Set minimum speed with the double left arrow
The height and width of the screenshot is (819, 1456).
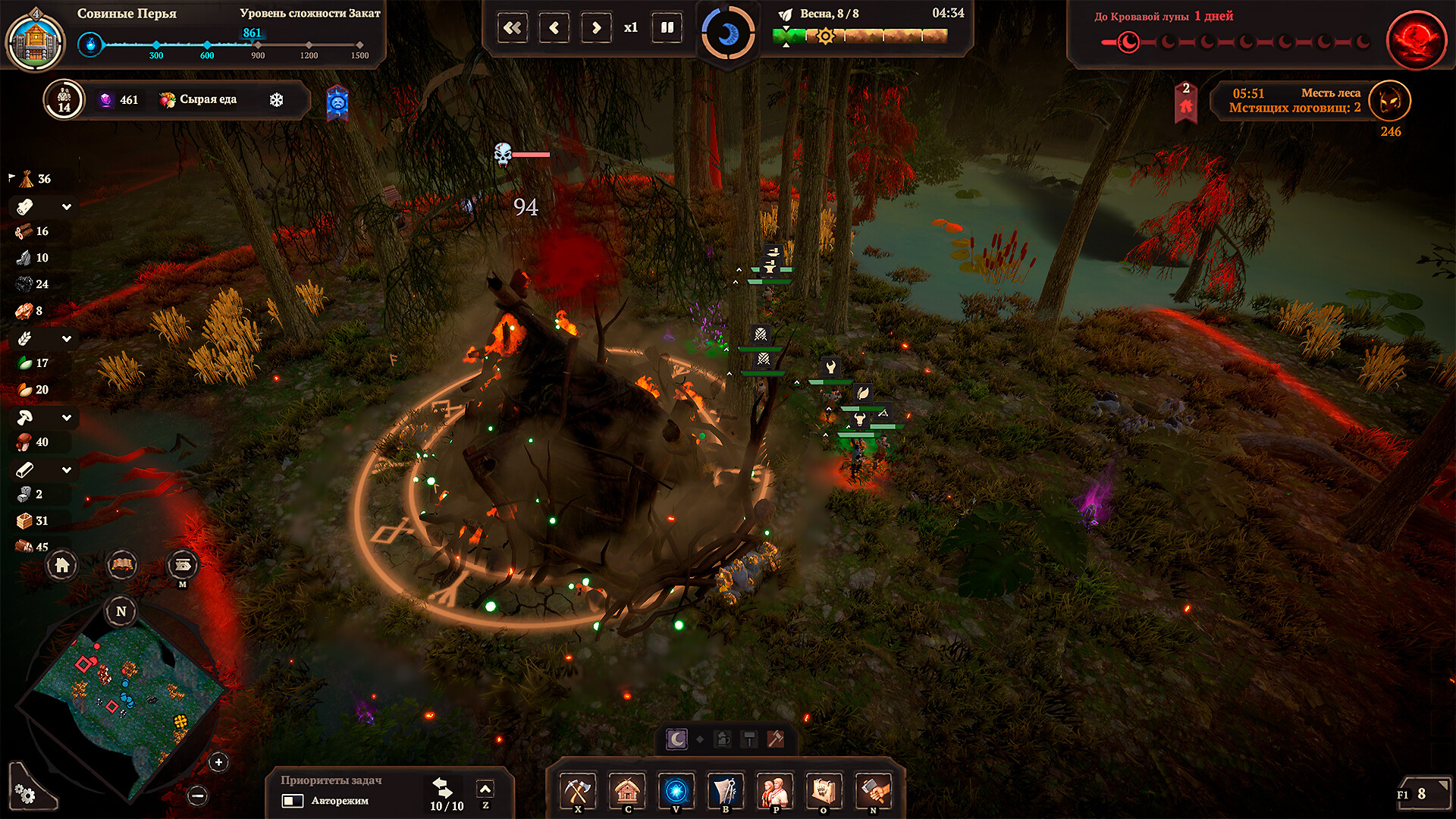513,28
